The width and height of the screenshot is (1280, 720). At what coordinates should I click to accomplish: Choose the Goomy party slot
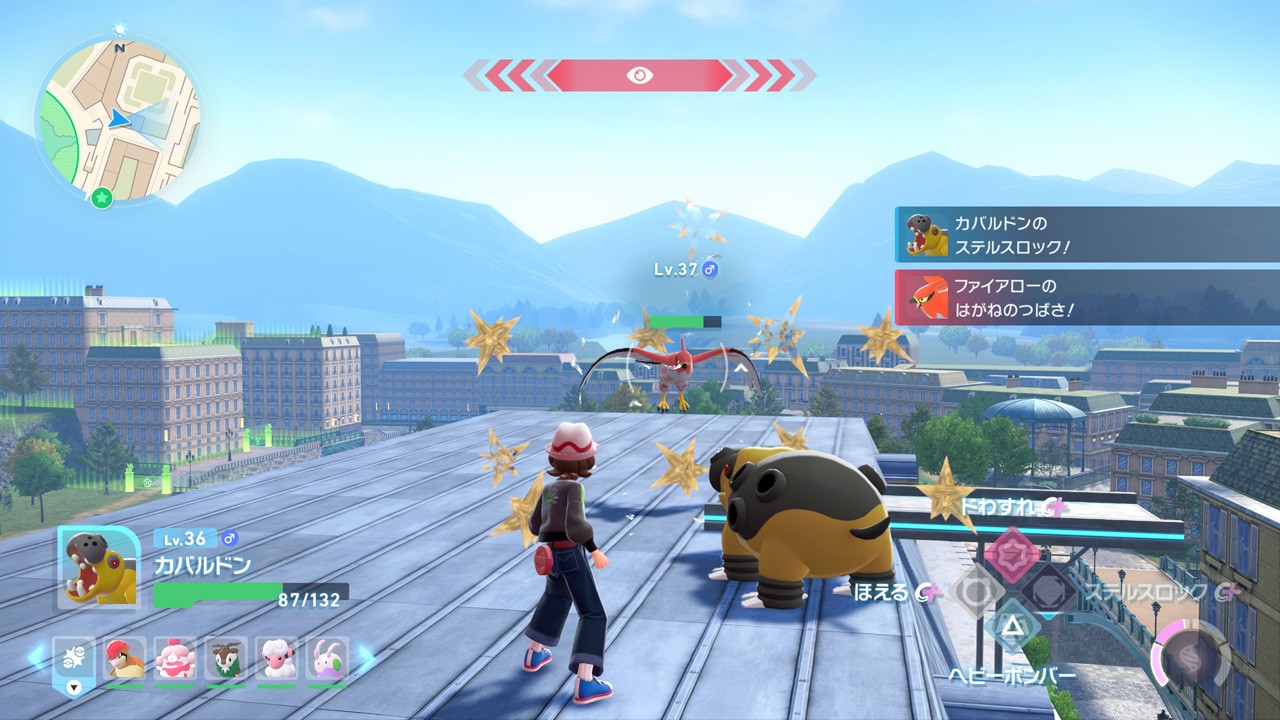point(327,659)
